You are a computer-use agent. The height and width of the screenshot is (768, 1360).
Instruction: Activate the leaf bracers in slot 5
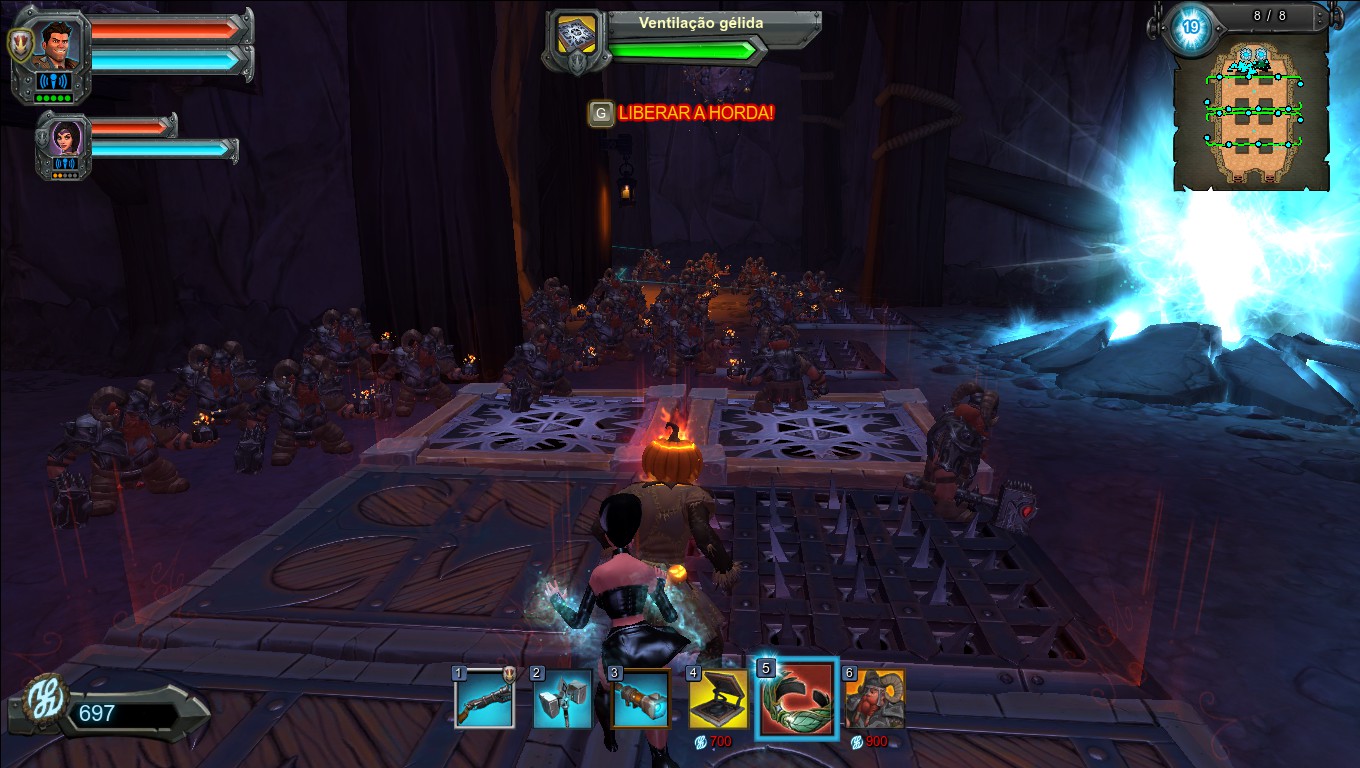[x=796, y=699]
